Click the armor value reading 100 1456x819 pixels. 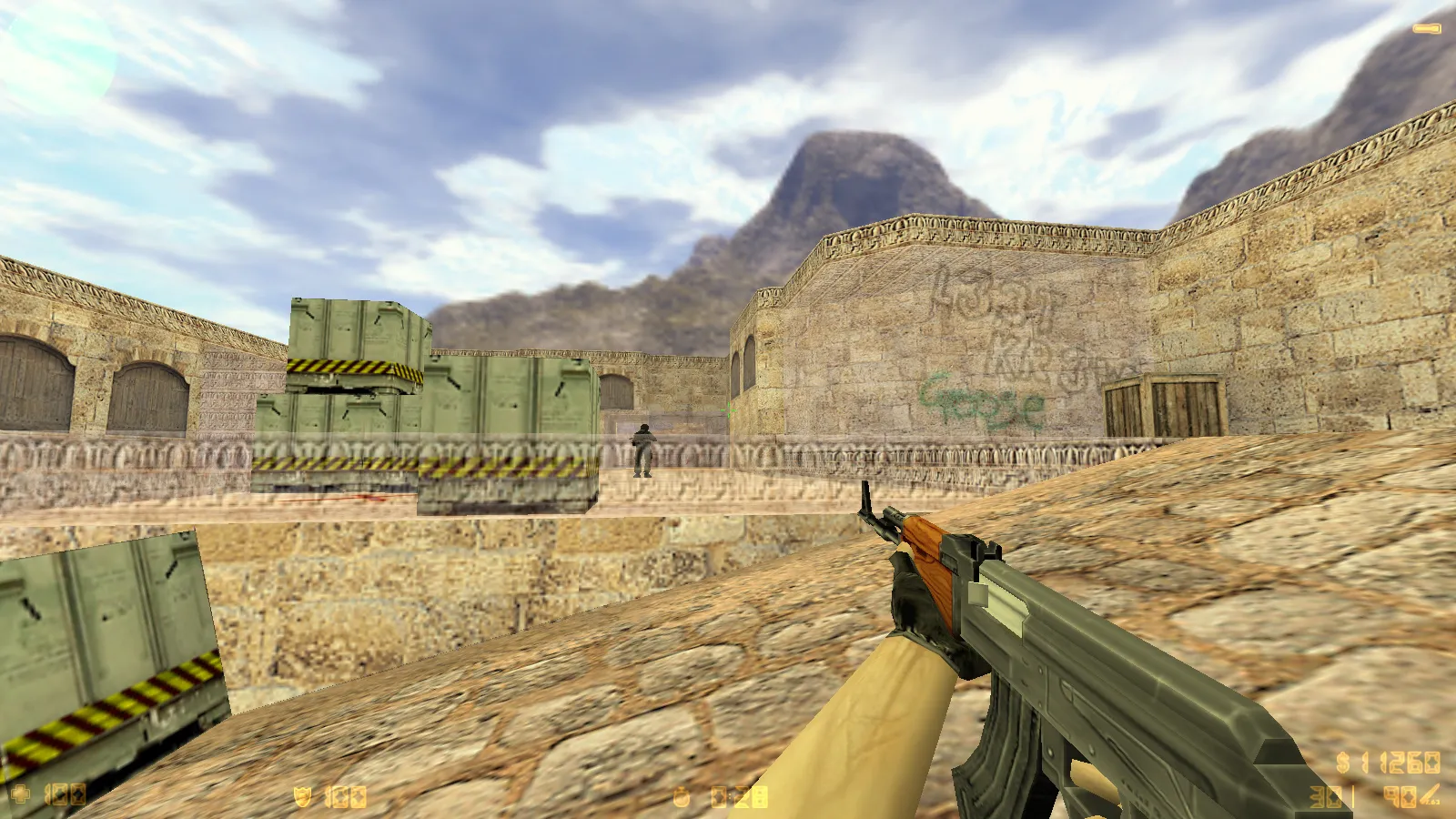(344, 794)
